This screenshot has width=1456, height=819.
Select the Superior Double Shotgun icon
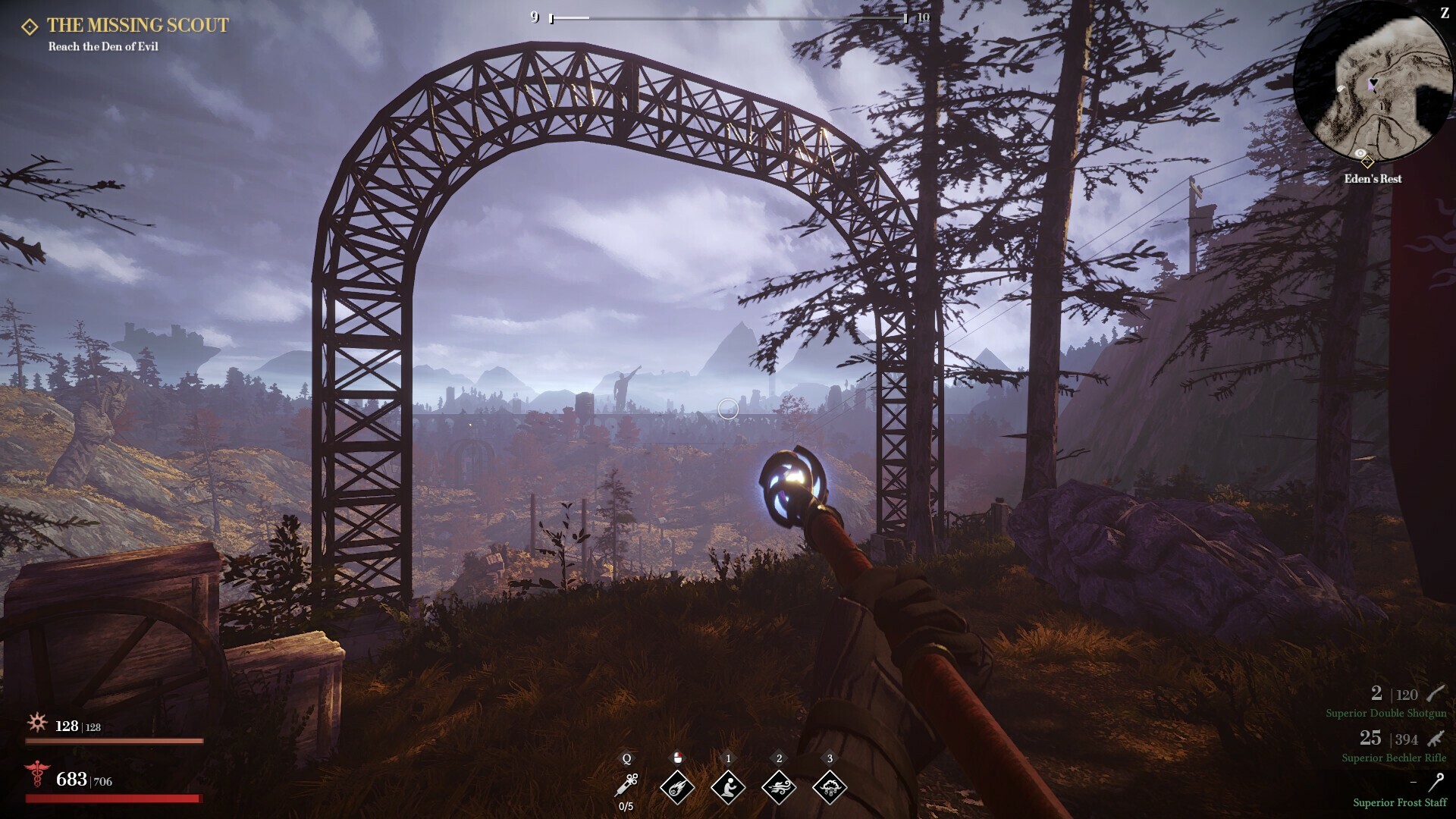(1436, 694)
